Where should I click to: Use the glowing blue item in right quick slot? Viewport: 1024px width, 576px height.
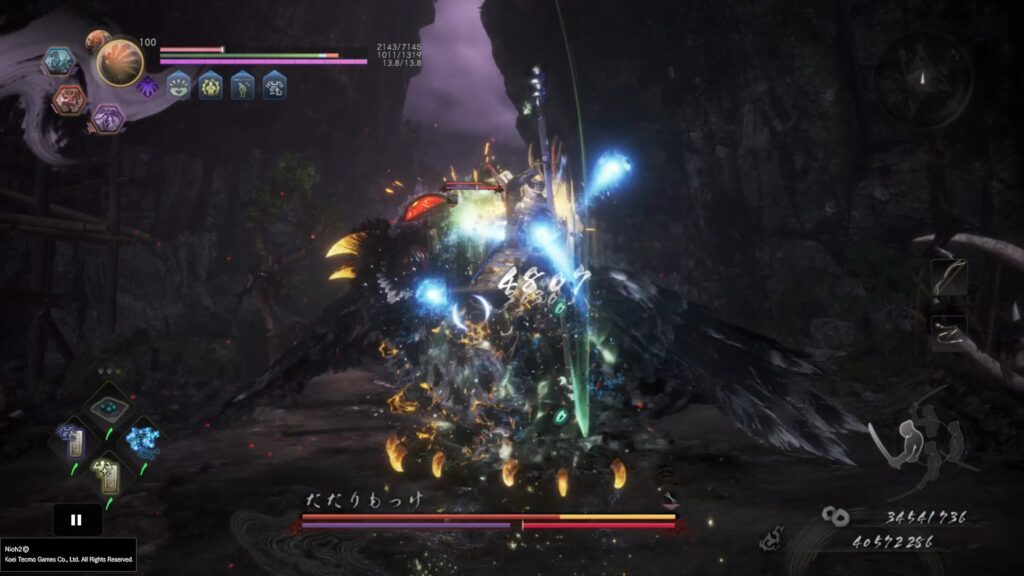pyautogui.click(x=138, y=439)
